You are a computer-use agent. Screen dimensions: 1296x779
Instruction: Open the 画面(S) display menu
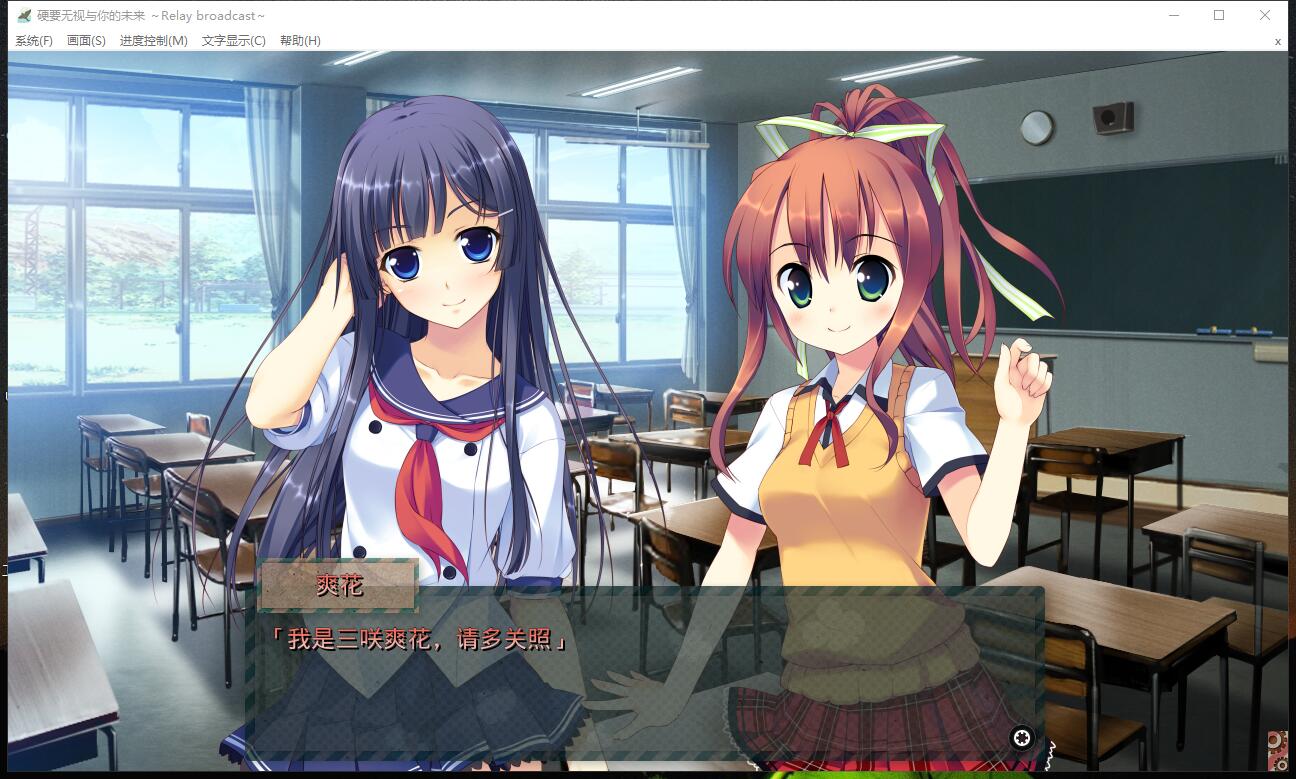pos(86,41)
